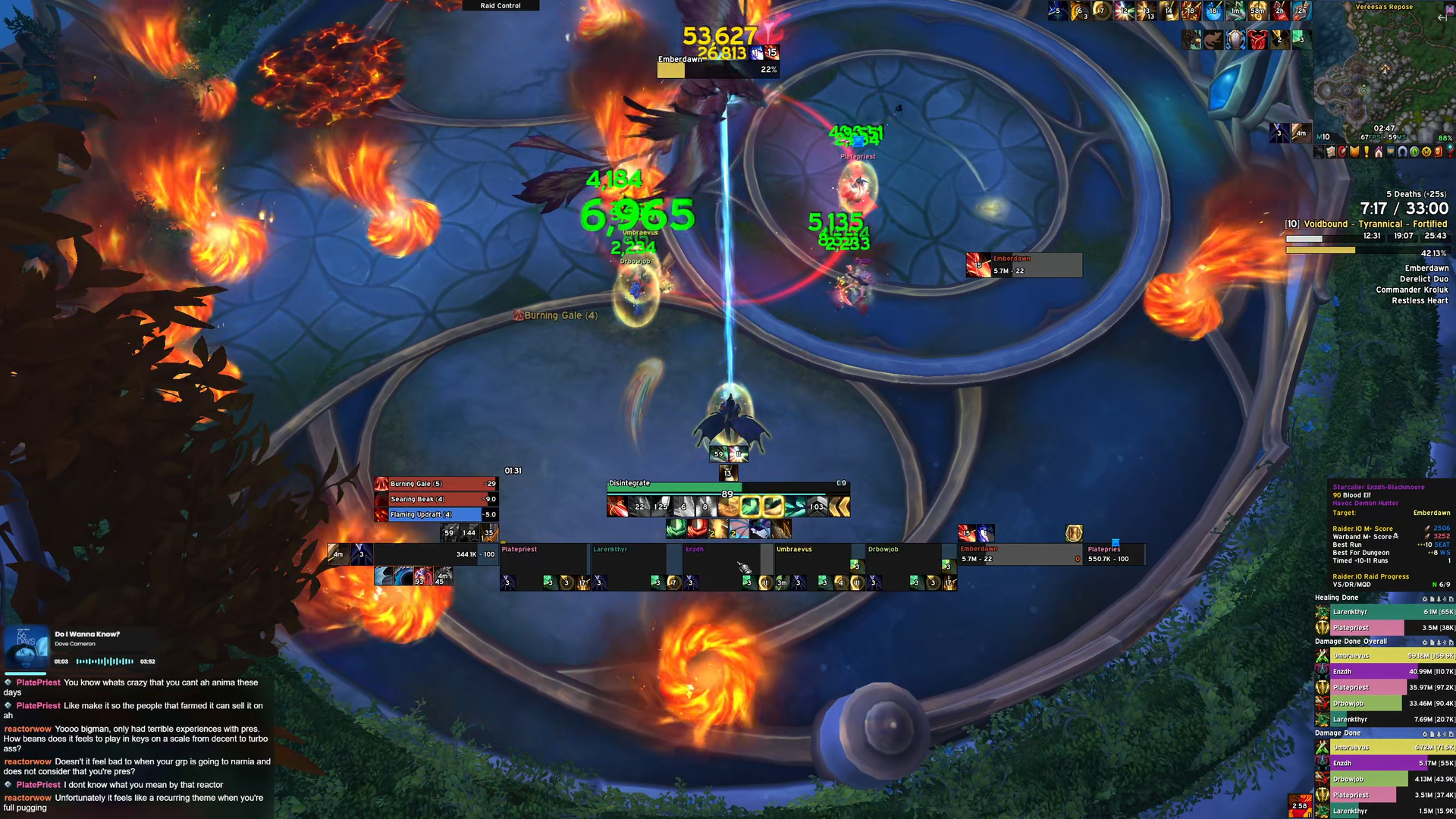Click the Burning Gale boss timer bar
The width and height of the screenshot is (1456, 819).
pyautogui.click(x=436, y=484)
